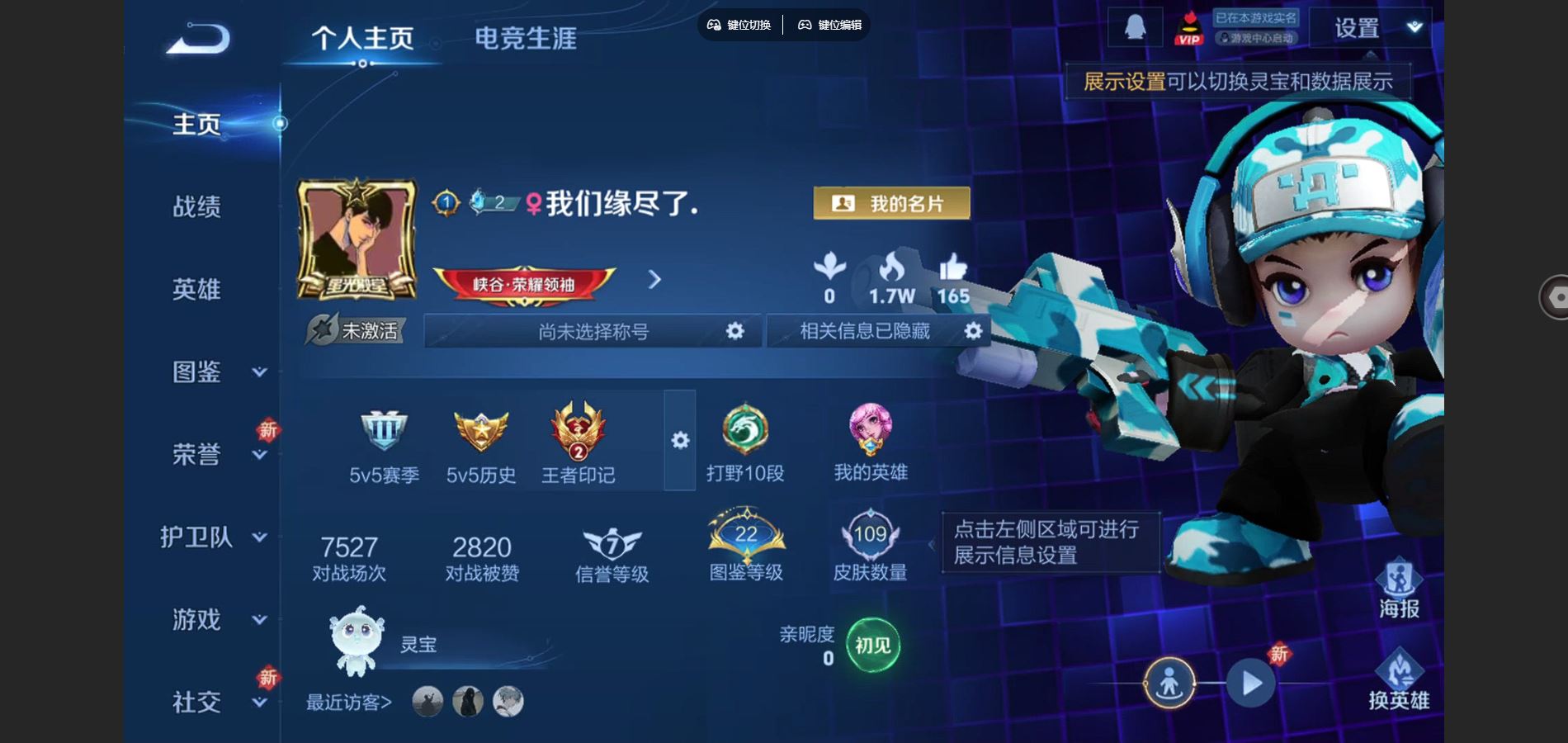Switch to the 电竞生涯 tab
The width and height of the screenshot is (1568, 743).
tap(527, 36)
